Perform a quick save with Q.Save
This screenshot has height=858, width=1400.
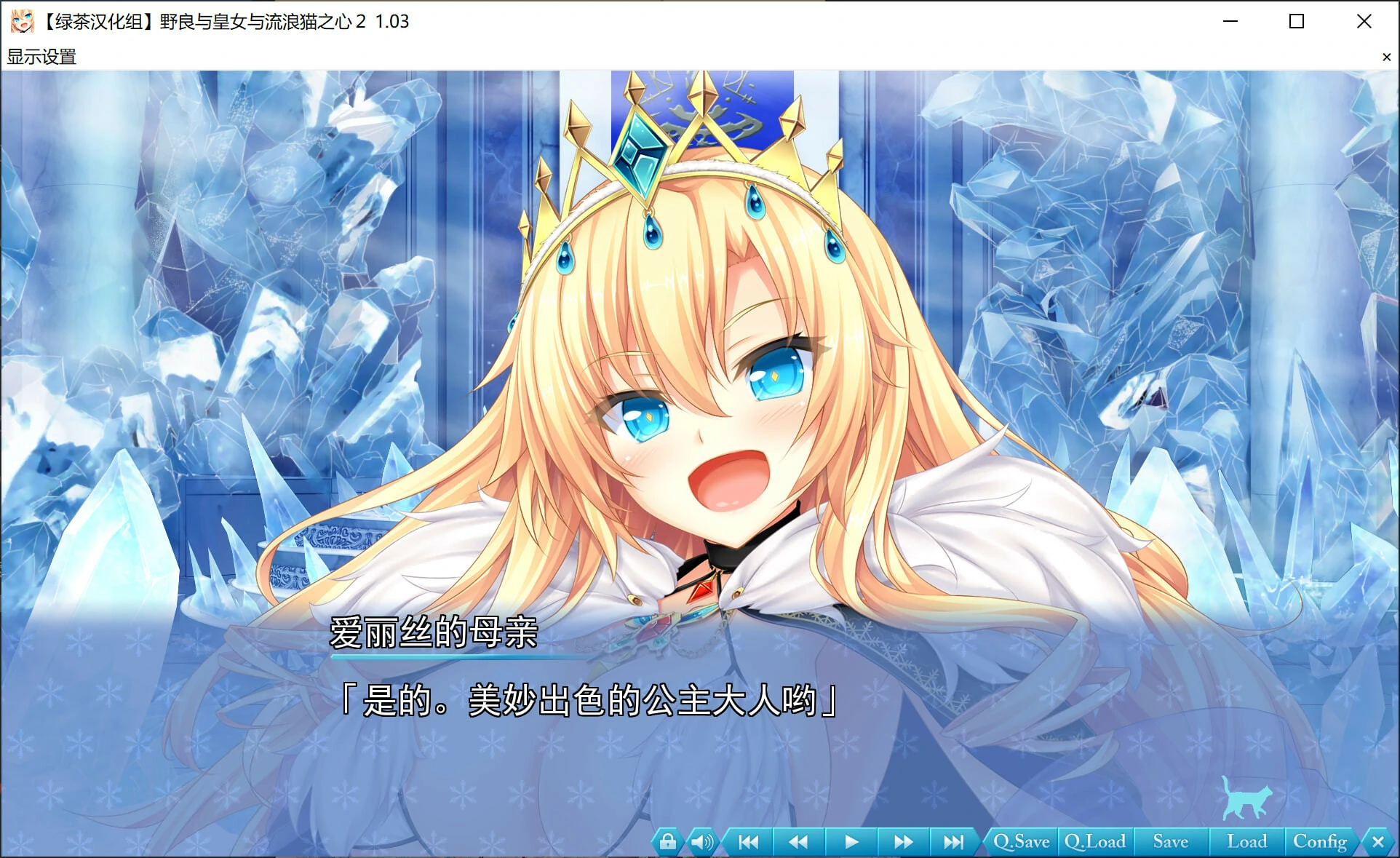[x=1022, y=841]
